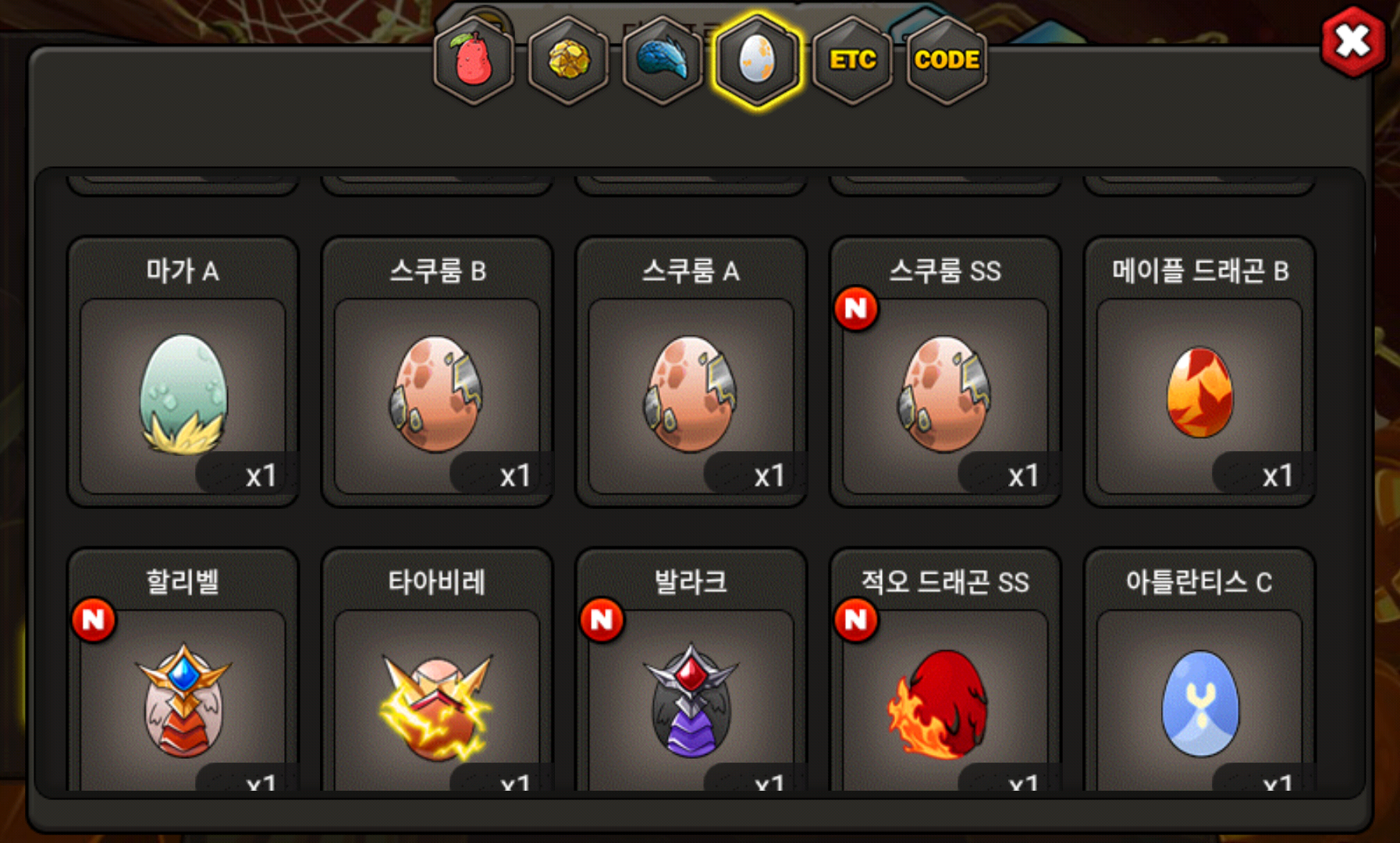The height and width of the screenshot is (843, 1400).
Task: Switch to the ETC tab
Action: point(852,60)
